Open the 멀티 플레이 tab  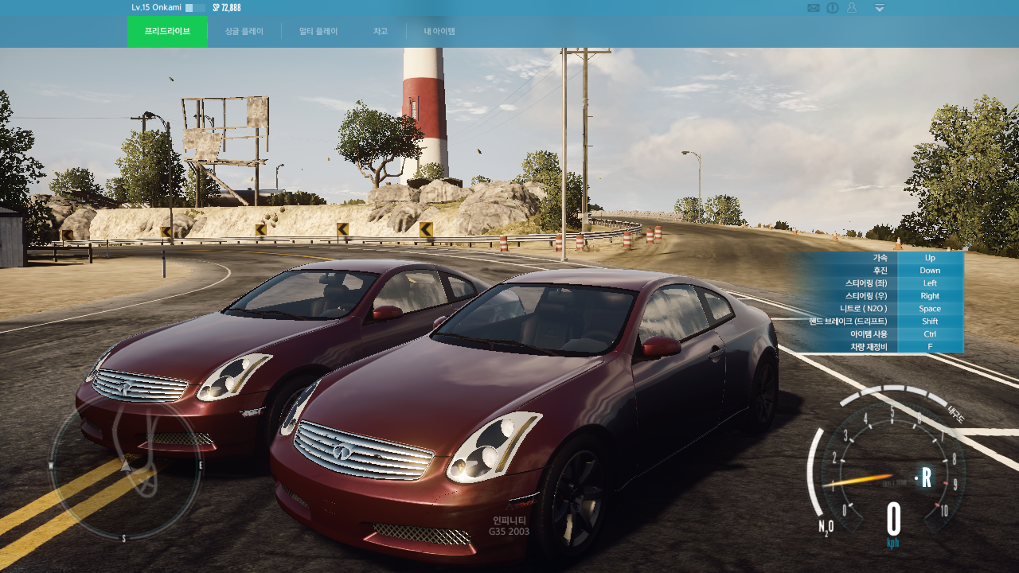coord(319,31)
